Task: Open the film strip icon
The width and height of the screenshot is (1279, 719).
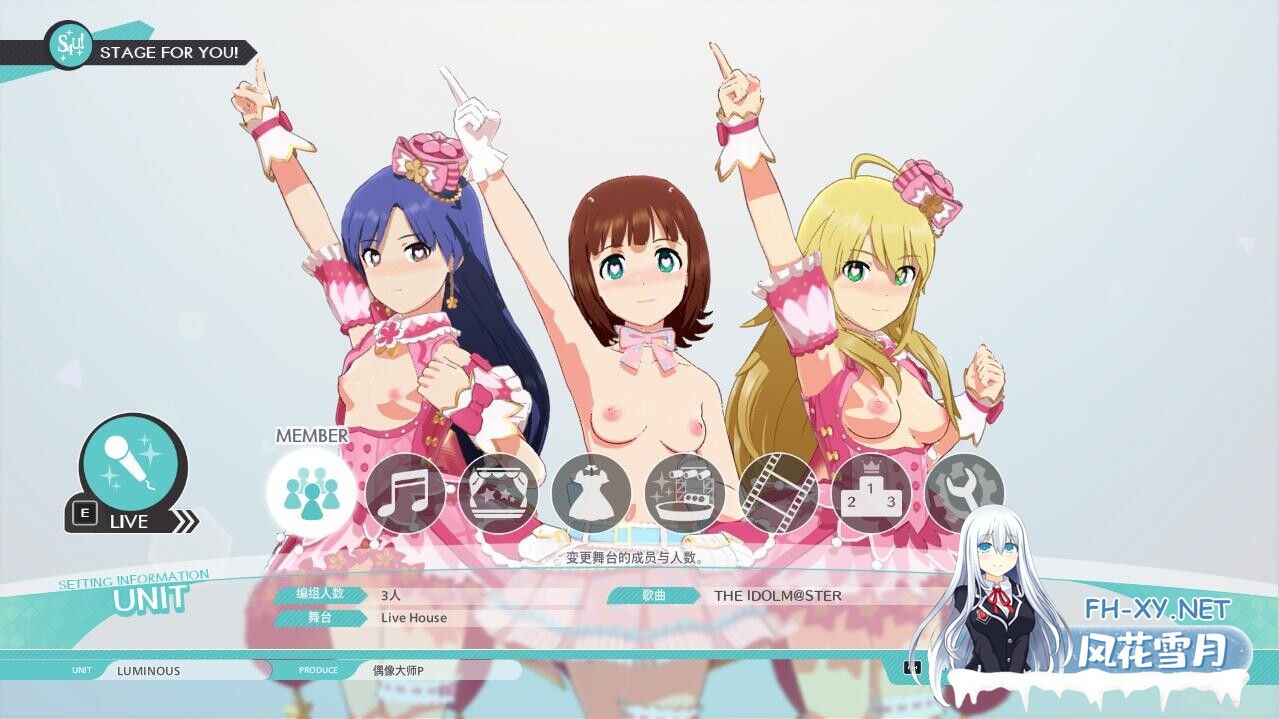Action: pyautogui.click(x=778, y=493)
